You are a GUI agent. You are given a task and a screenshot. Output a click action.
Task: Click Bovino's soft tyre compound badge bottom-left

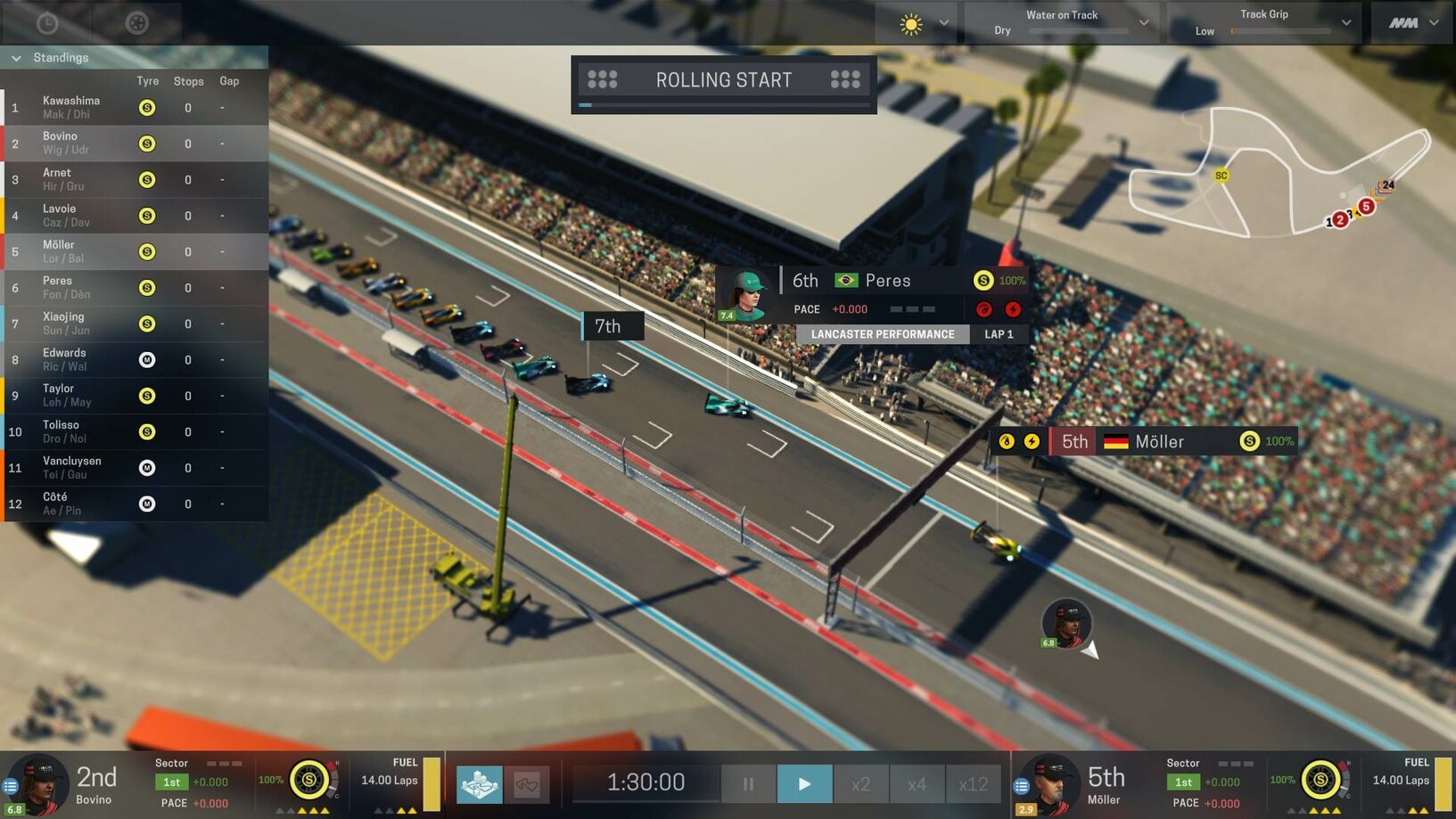[307, 781]
